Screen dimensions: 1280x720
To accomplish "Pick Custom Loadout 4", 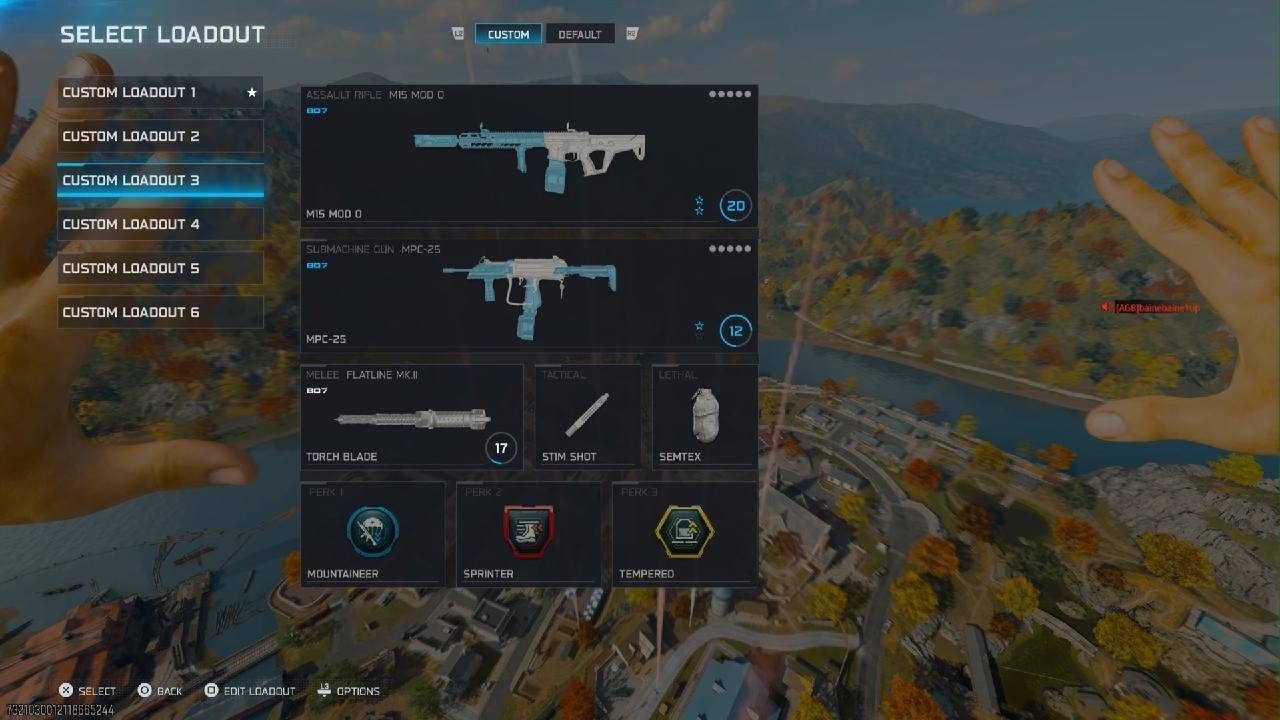I will coord(160,225).
